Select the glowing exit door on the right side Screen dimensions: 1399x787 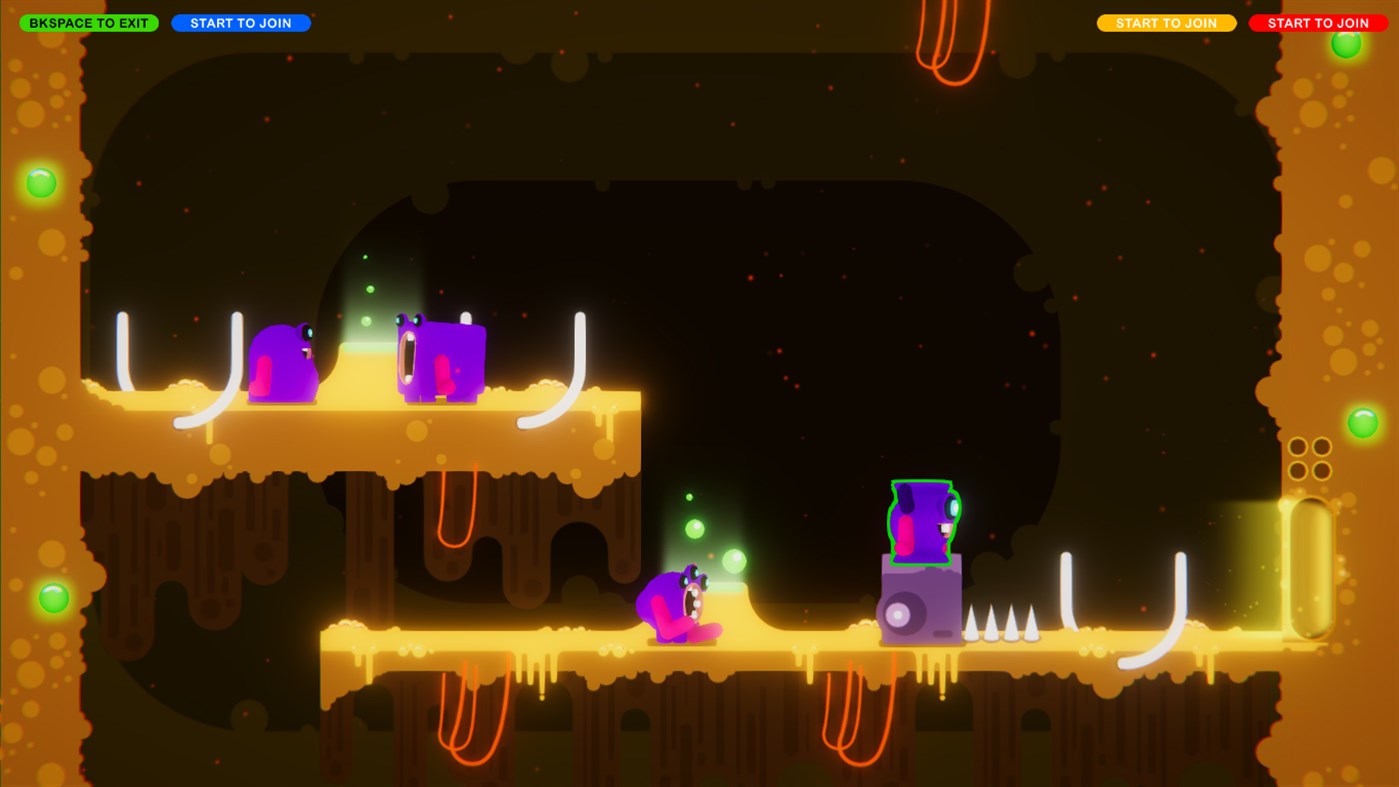pyautogui.click(x=1310, y=565)
